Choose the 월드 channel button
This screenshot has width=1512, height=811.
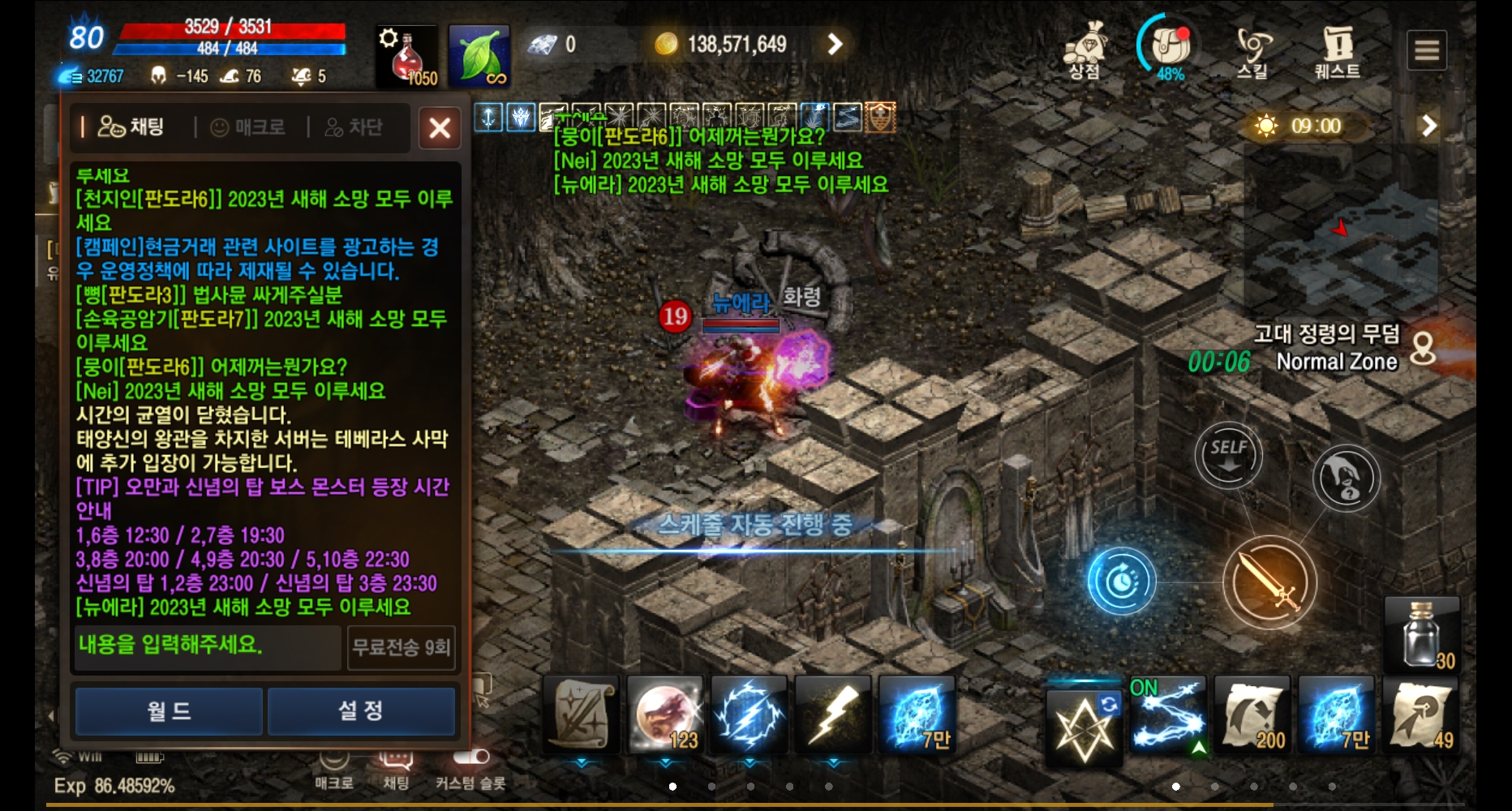pos(169,711)
